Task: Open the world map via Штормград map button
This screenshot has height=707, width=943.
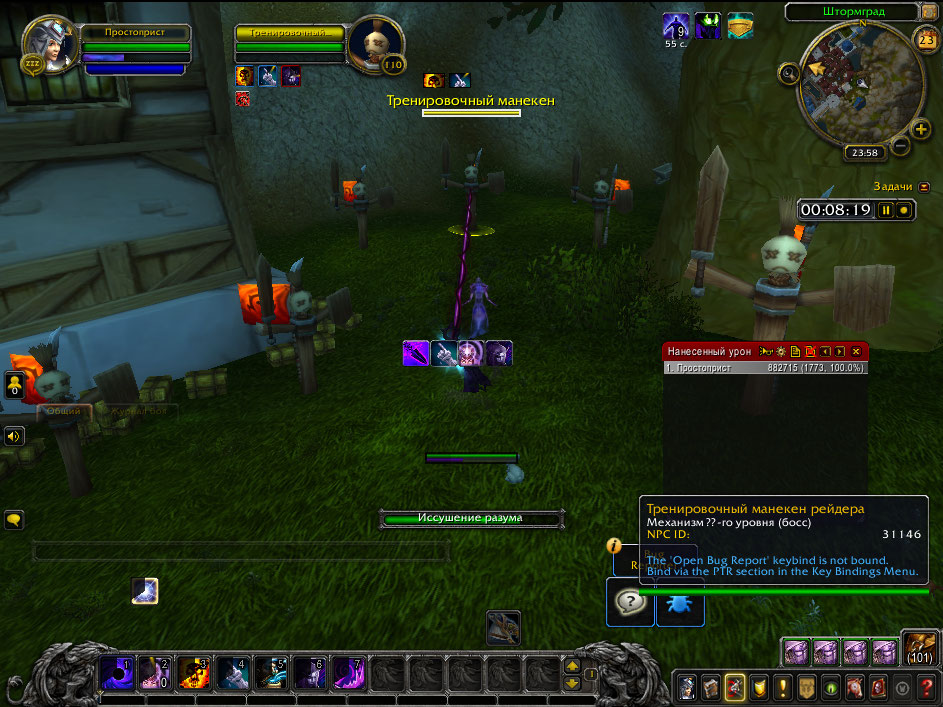Action: point(852,12)
